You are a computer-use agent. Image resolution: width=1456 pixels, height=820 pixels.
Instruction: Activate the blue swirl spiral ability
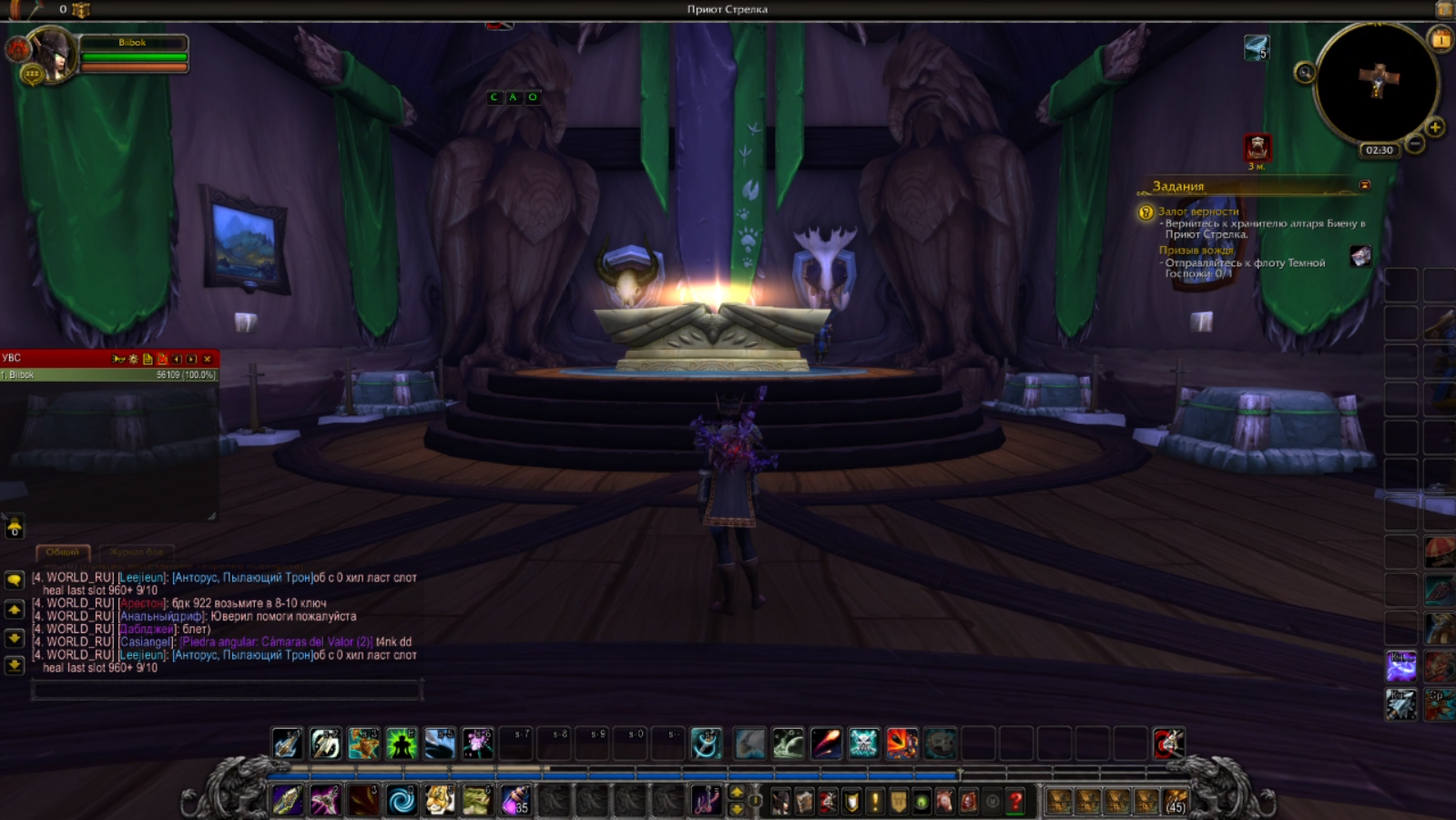(x=402, y=801)
